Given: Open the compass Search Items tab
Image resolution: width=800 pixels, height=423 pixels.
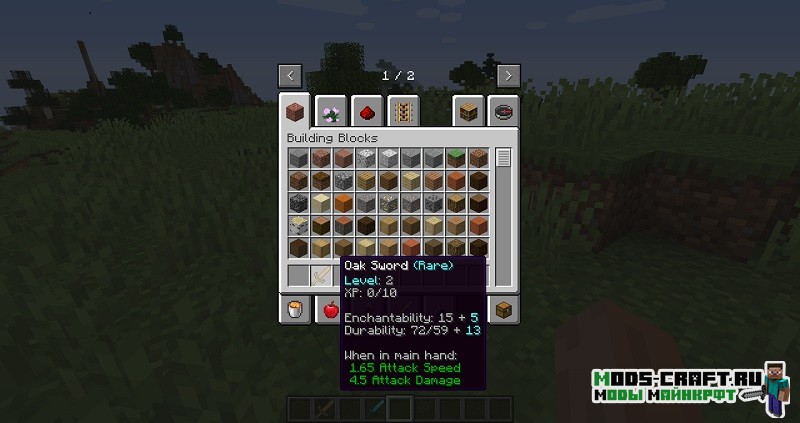Looking at the screenshot, I should click(x=503, y=109).
